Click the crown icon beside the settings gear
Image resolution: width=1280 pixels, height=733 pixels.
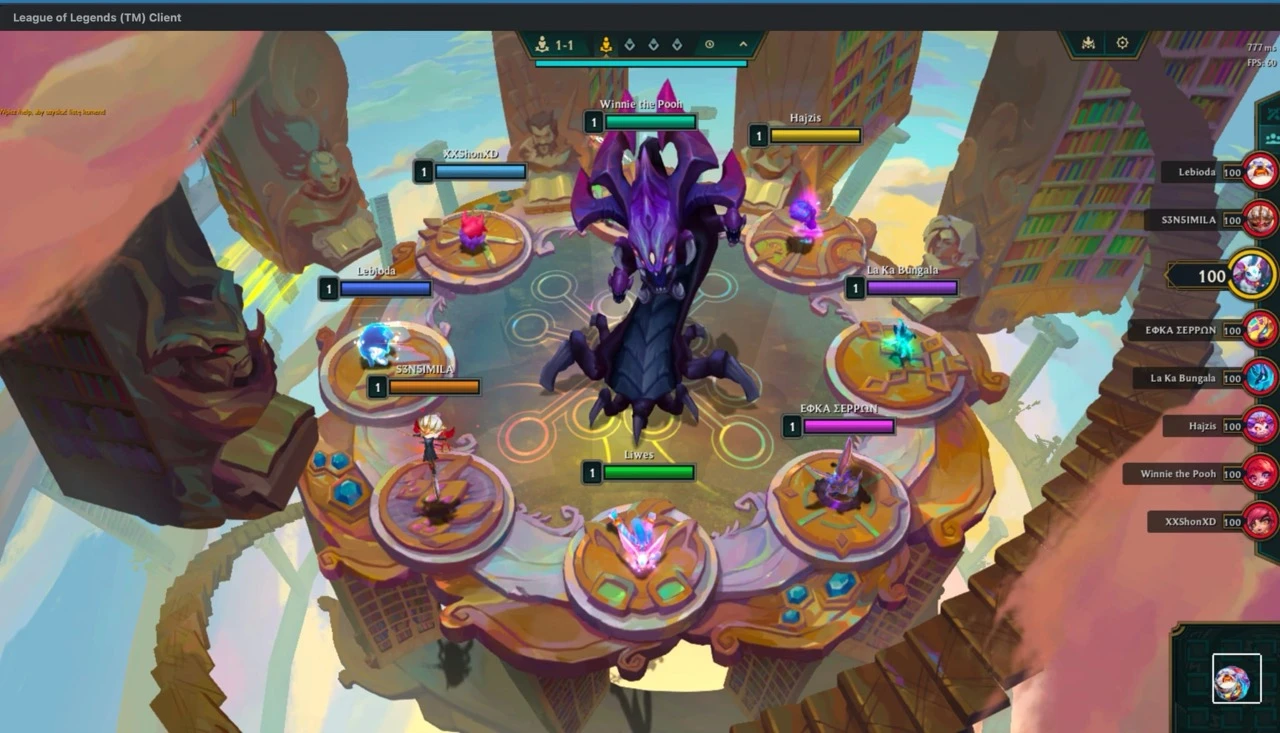[x=1089, y=43]
